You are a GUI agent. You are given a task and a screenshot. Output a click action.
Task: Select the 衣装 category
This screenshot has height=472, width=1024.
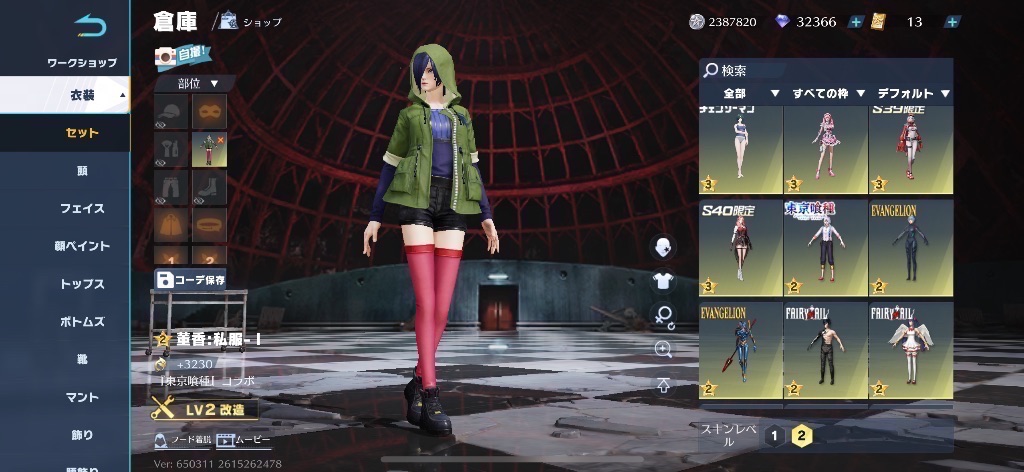82,95
